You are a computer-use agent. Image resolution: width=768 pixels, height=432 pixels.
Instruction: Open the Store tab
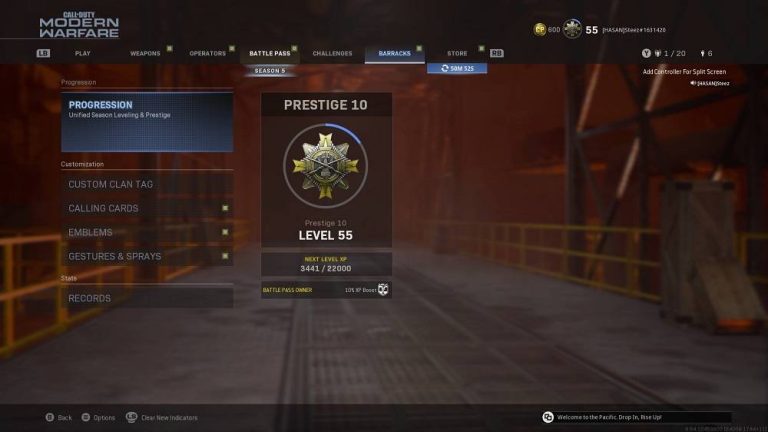pos(457,53)
